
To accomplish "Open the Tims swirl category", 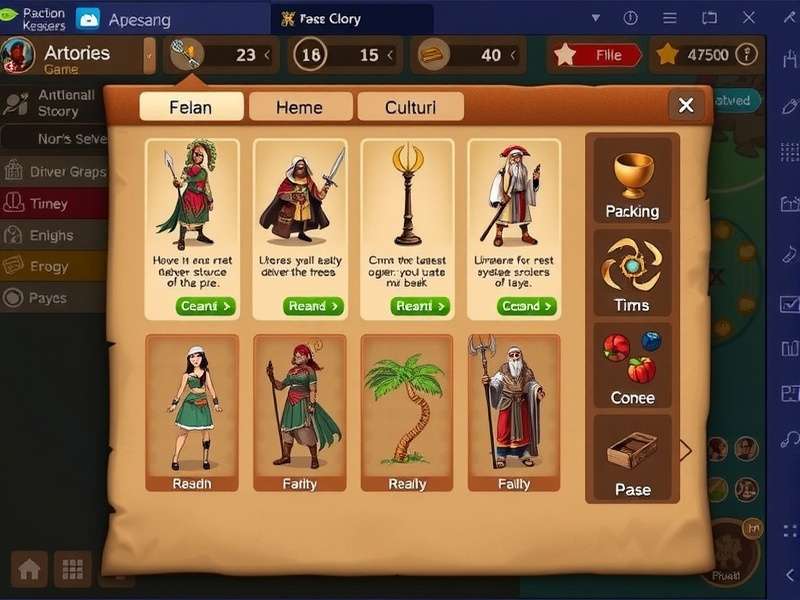I will coord(632,274).
